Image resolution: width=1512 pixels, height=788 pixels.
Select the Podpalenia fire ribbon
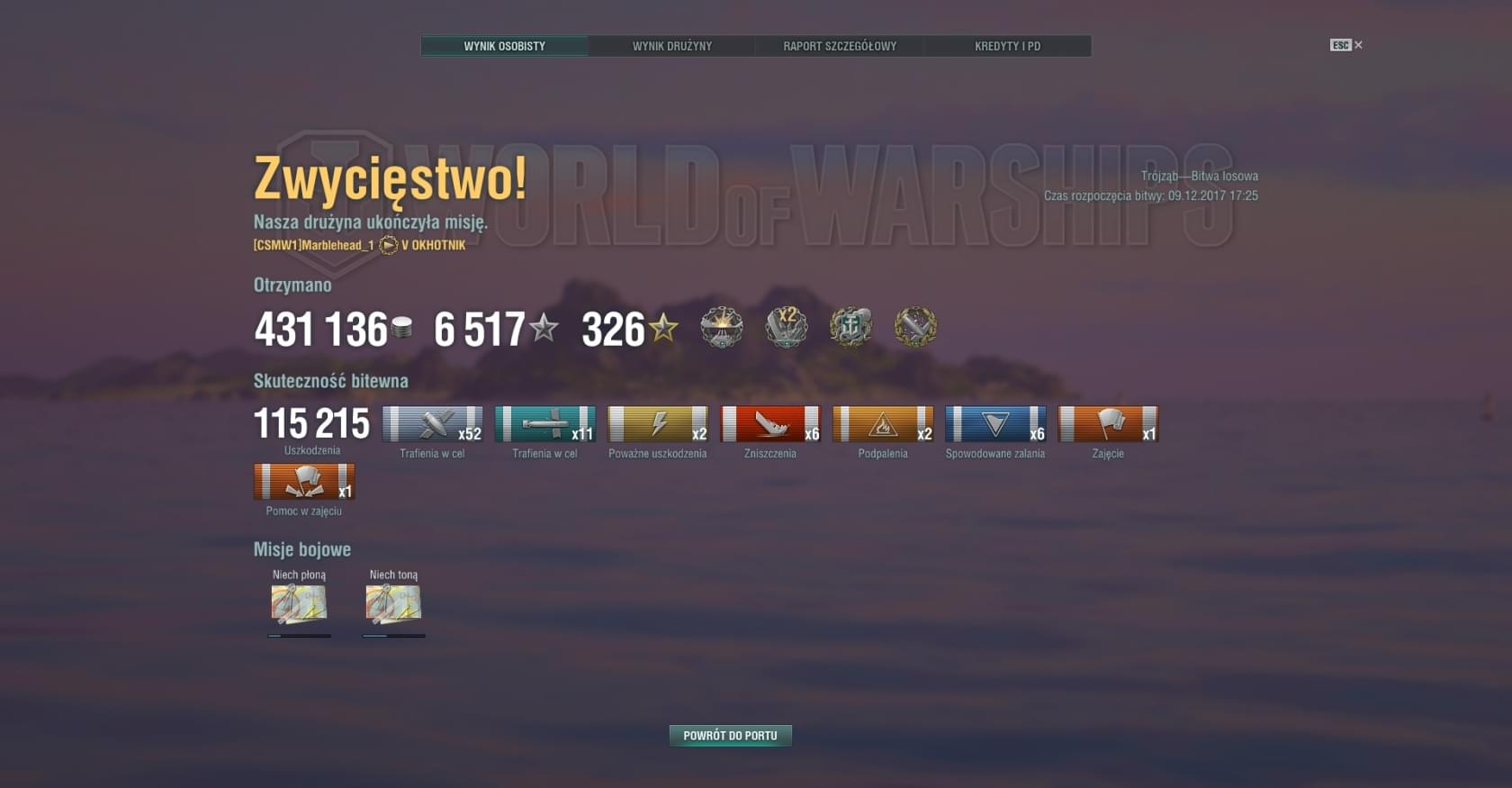[x=883, y=424]
